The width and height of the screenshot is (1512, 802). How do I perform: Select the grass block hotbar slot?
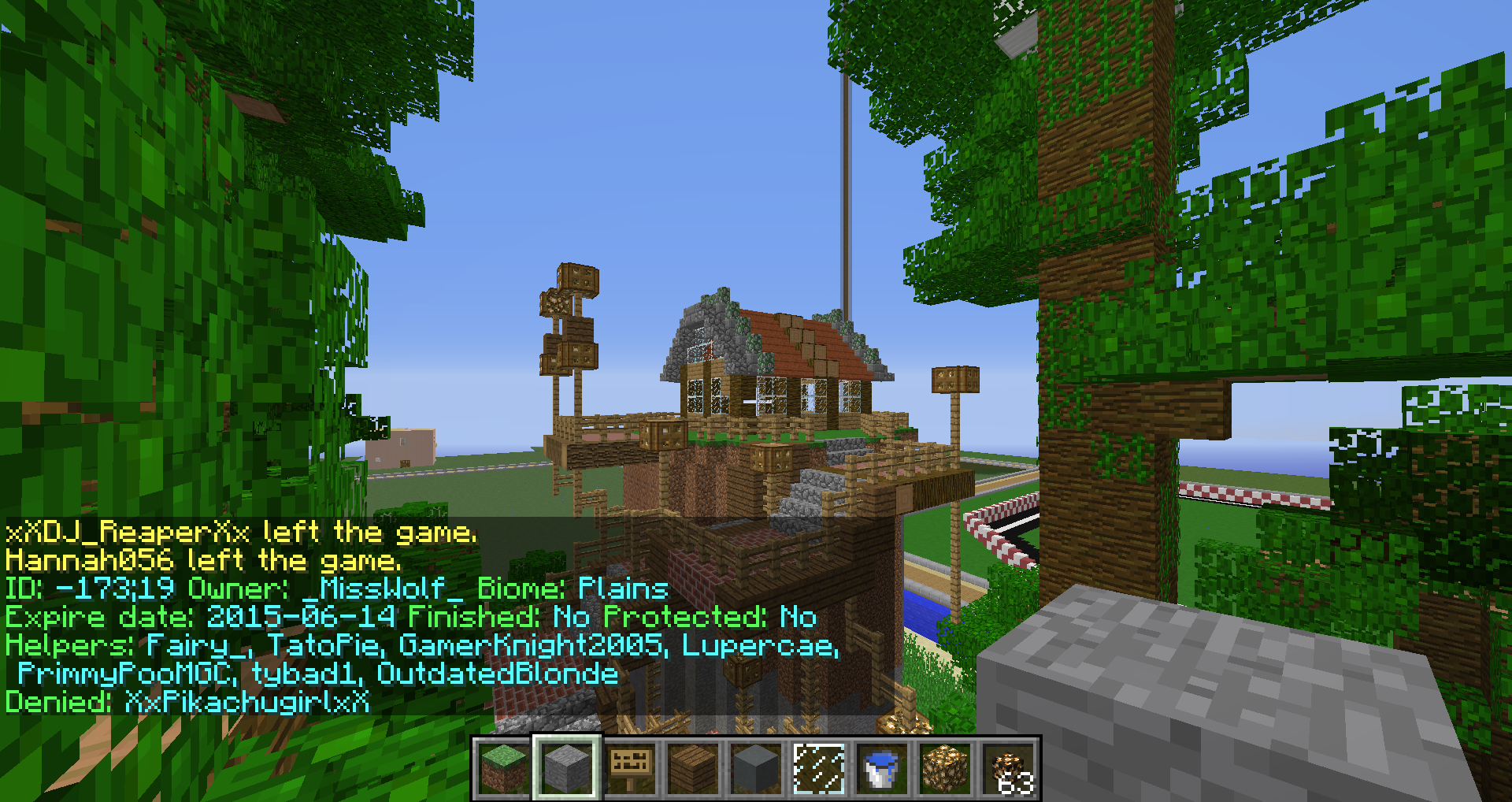[504, 768]
